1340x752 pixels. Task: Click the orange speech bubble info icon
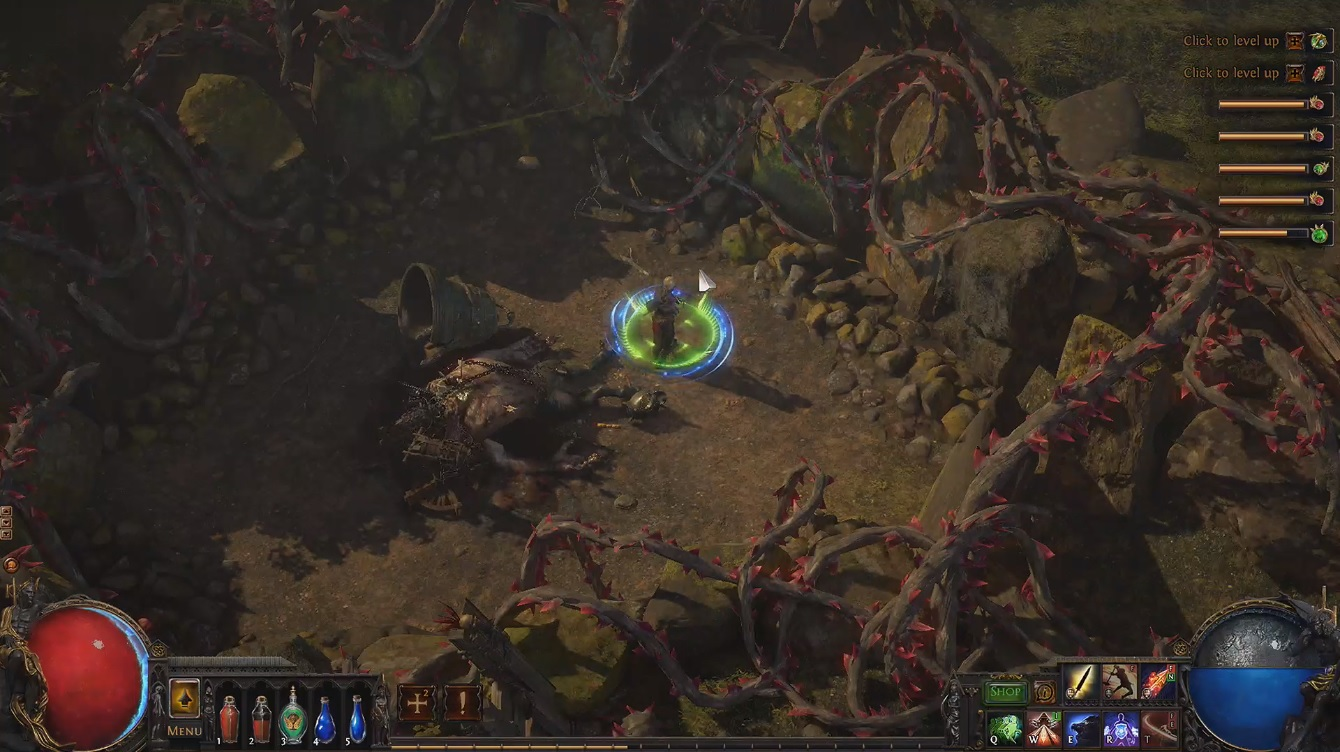[x=1045, y=692]
